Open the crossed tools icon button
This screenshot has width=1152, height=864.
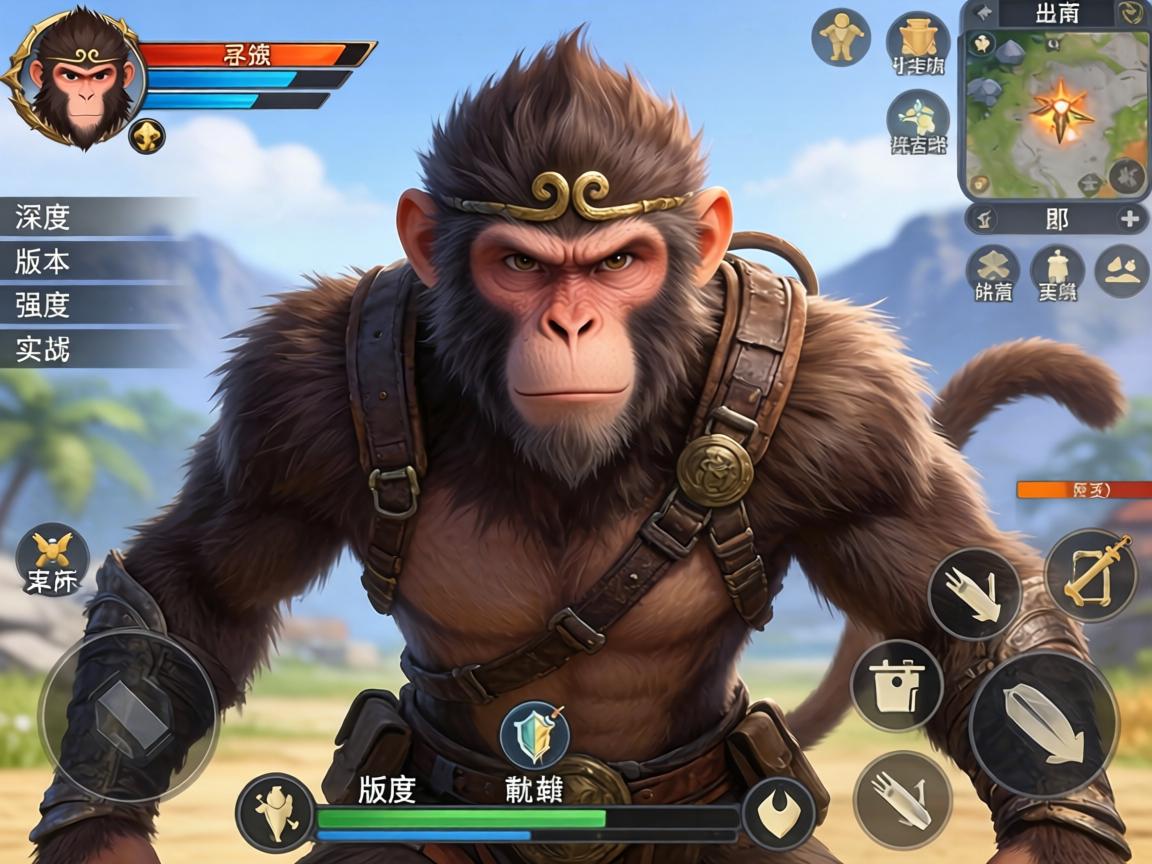pos(992,271)
